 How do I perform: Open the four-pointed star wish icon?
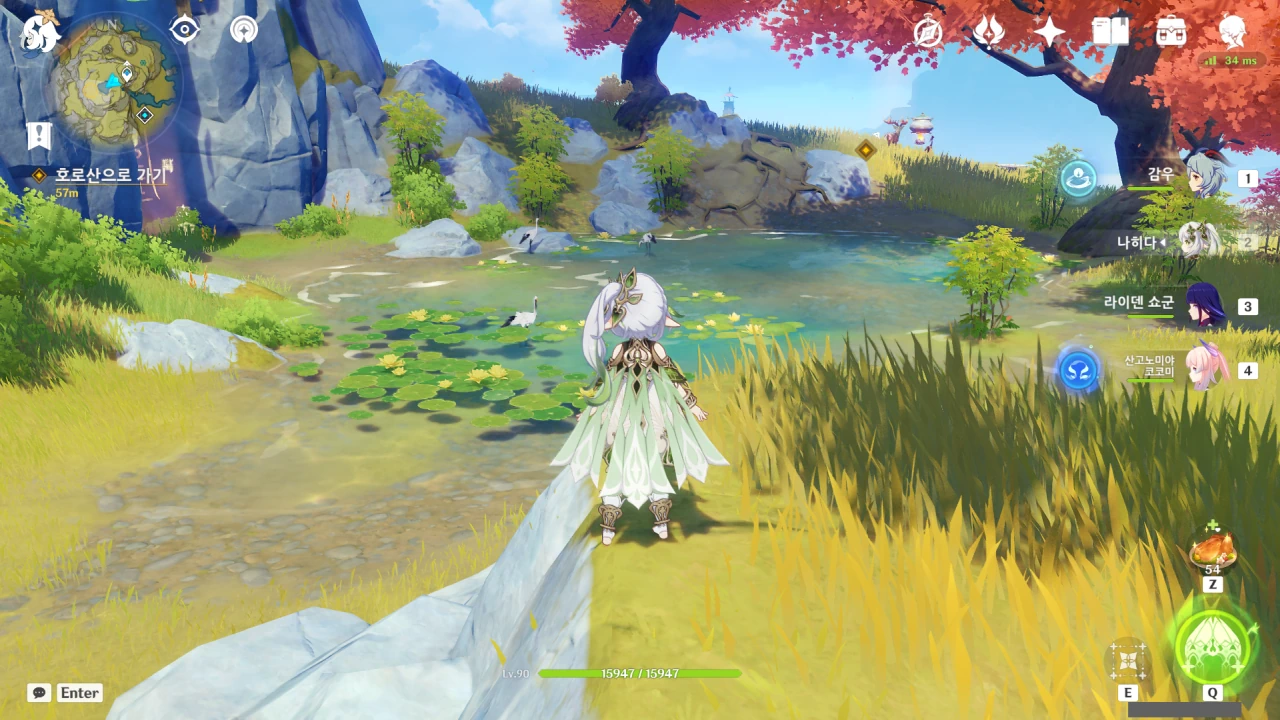1049,32
